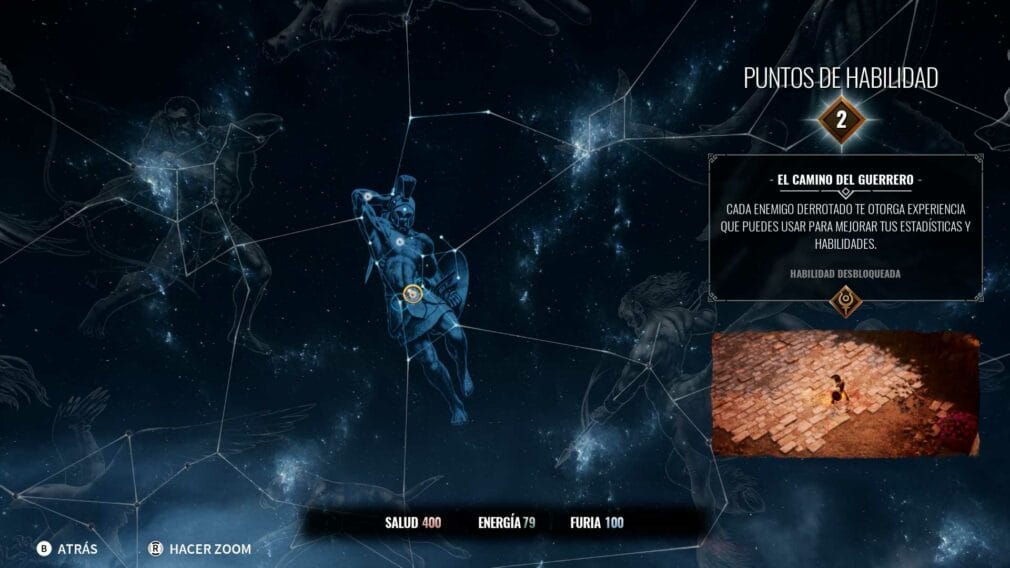Click the unlocked skill emblem below the description
The width and height of the screenshot is (1010, 568).
pos(846,301)
